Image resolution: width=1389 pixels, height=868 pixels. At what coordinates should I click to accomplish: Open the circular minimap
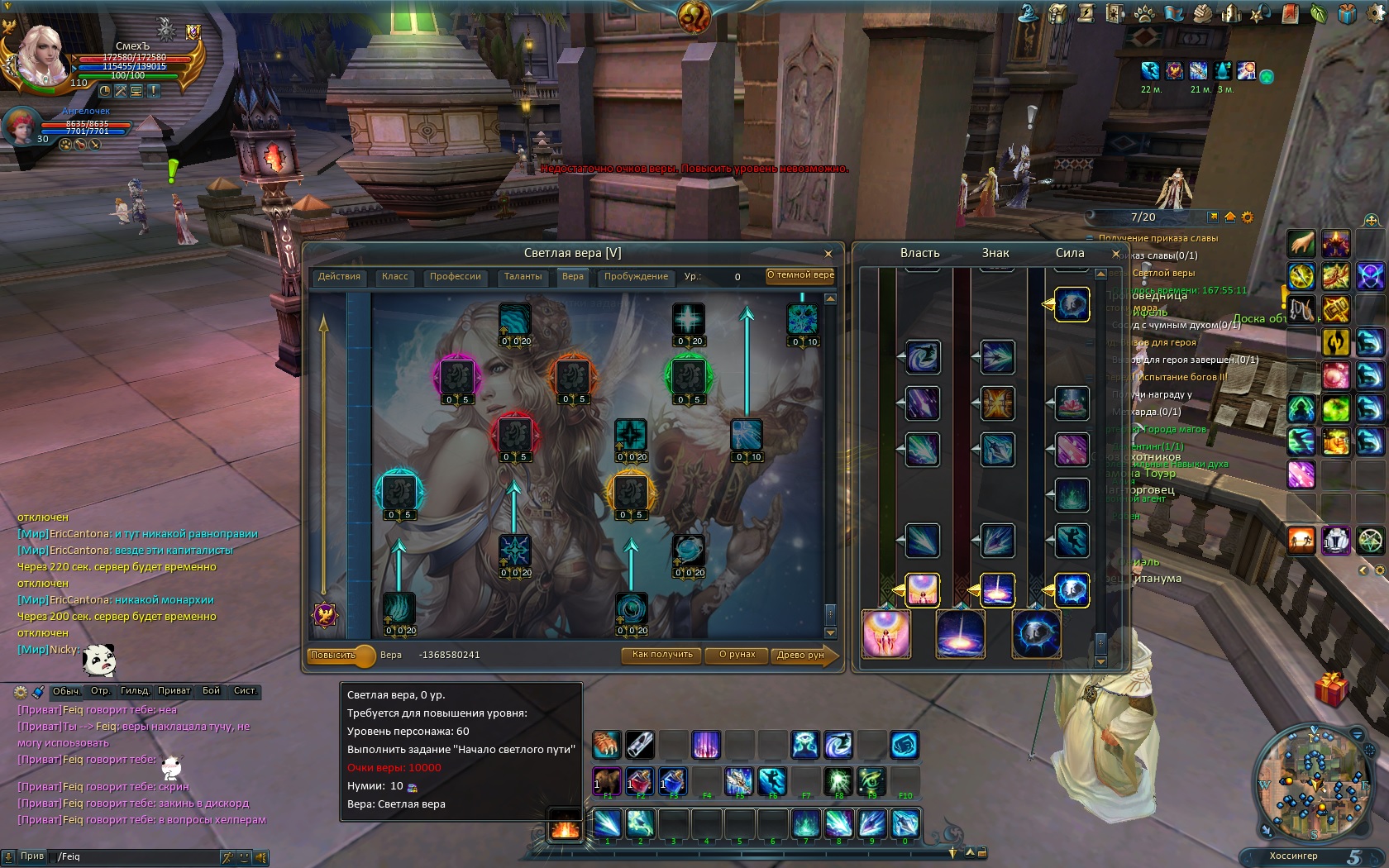[x=1312, y=781]
